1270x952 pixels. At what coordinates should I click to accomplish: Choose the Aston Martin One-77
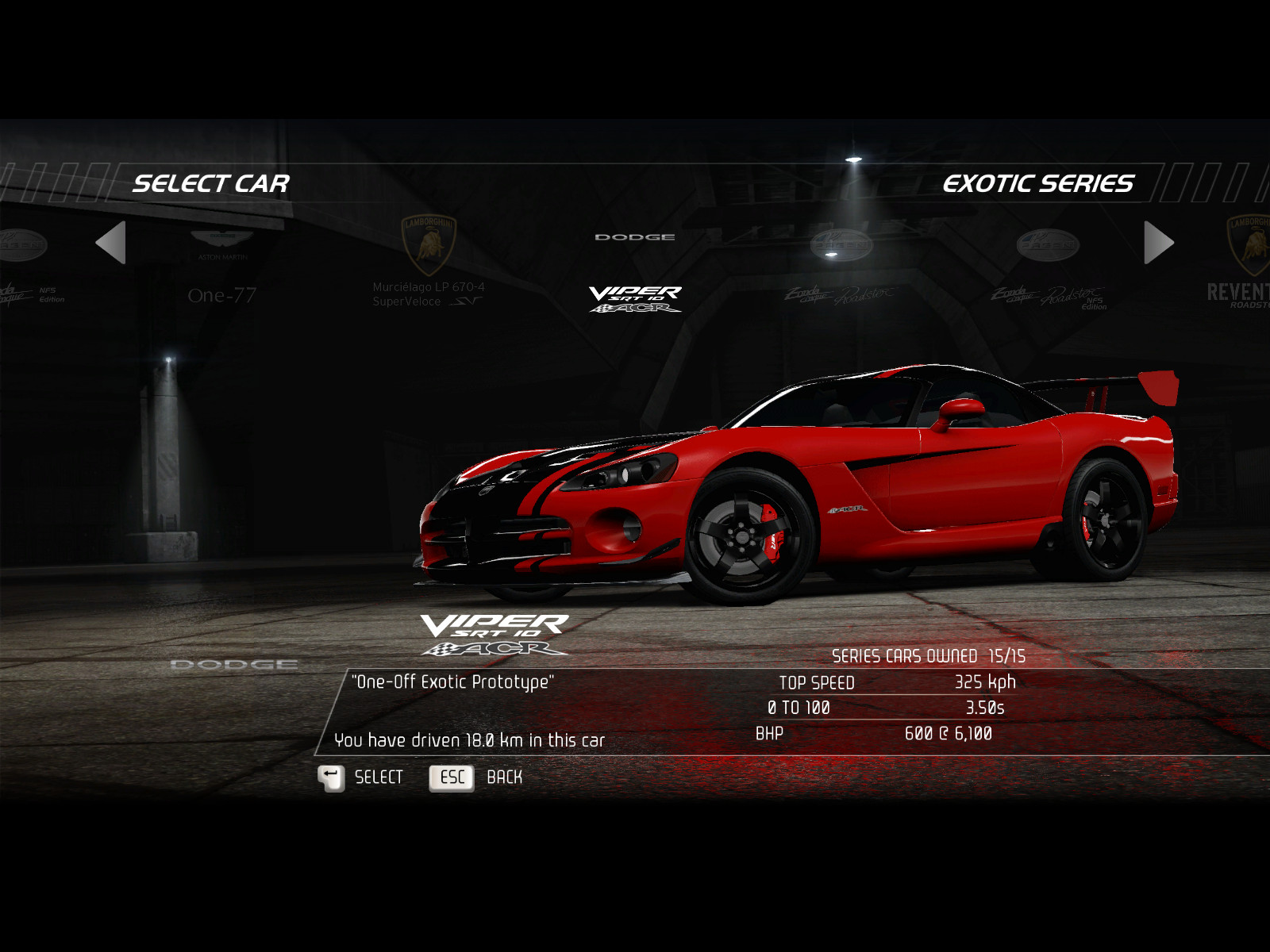[222, 270]
